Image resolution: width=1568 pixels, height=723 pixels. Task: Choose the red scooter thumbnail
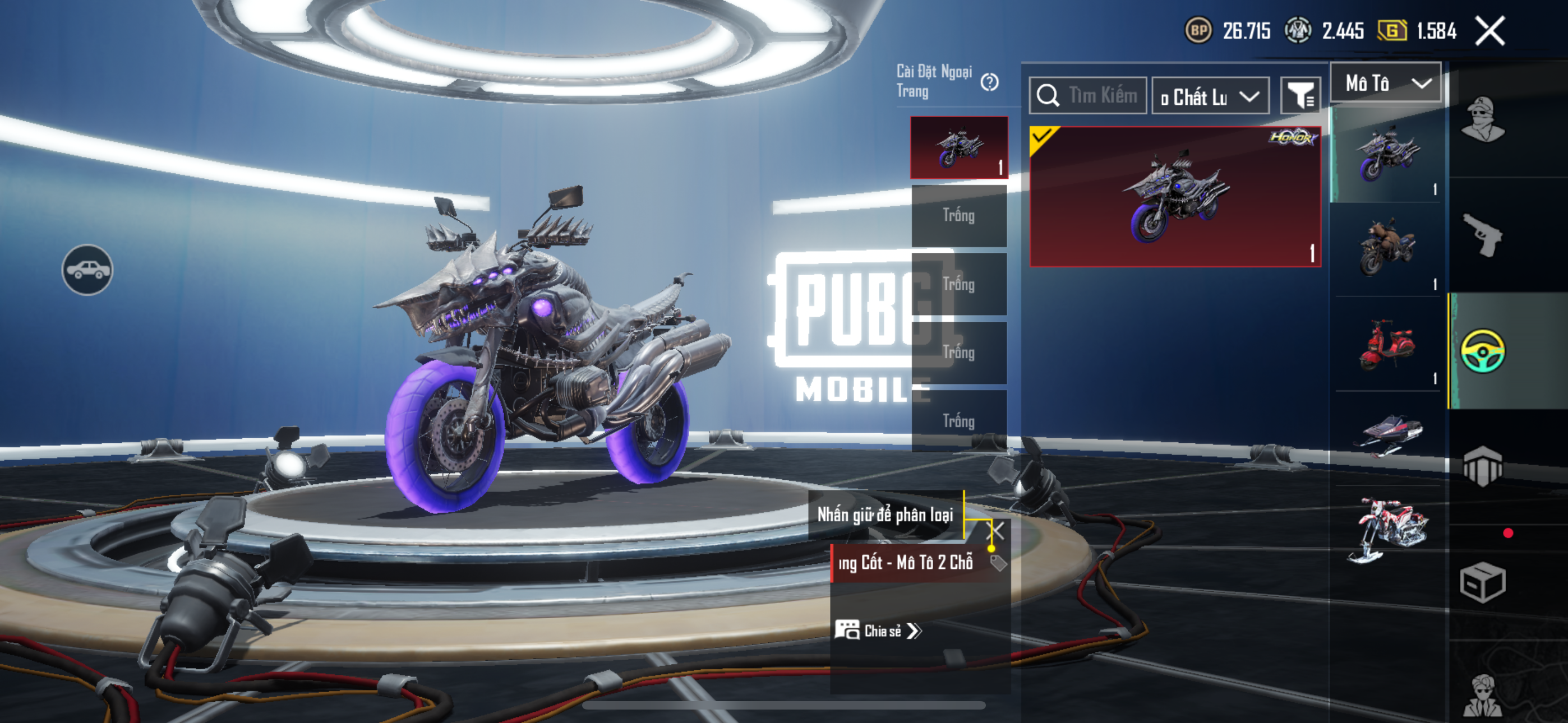point(1387,345)
